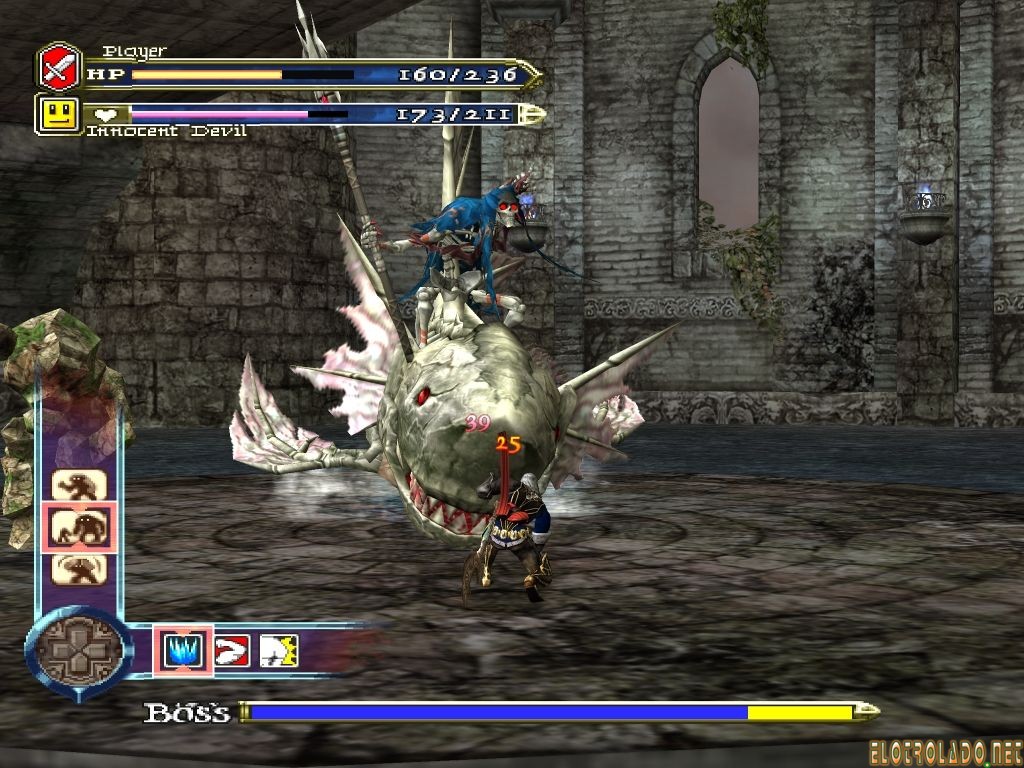Select the yellow smiley Innocent Devil icon

[58, 114]
